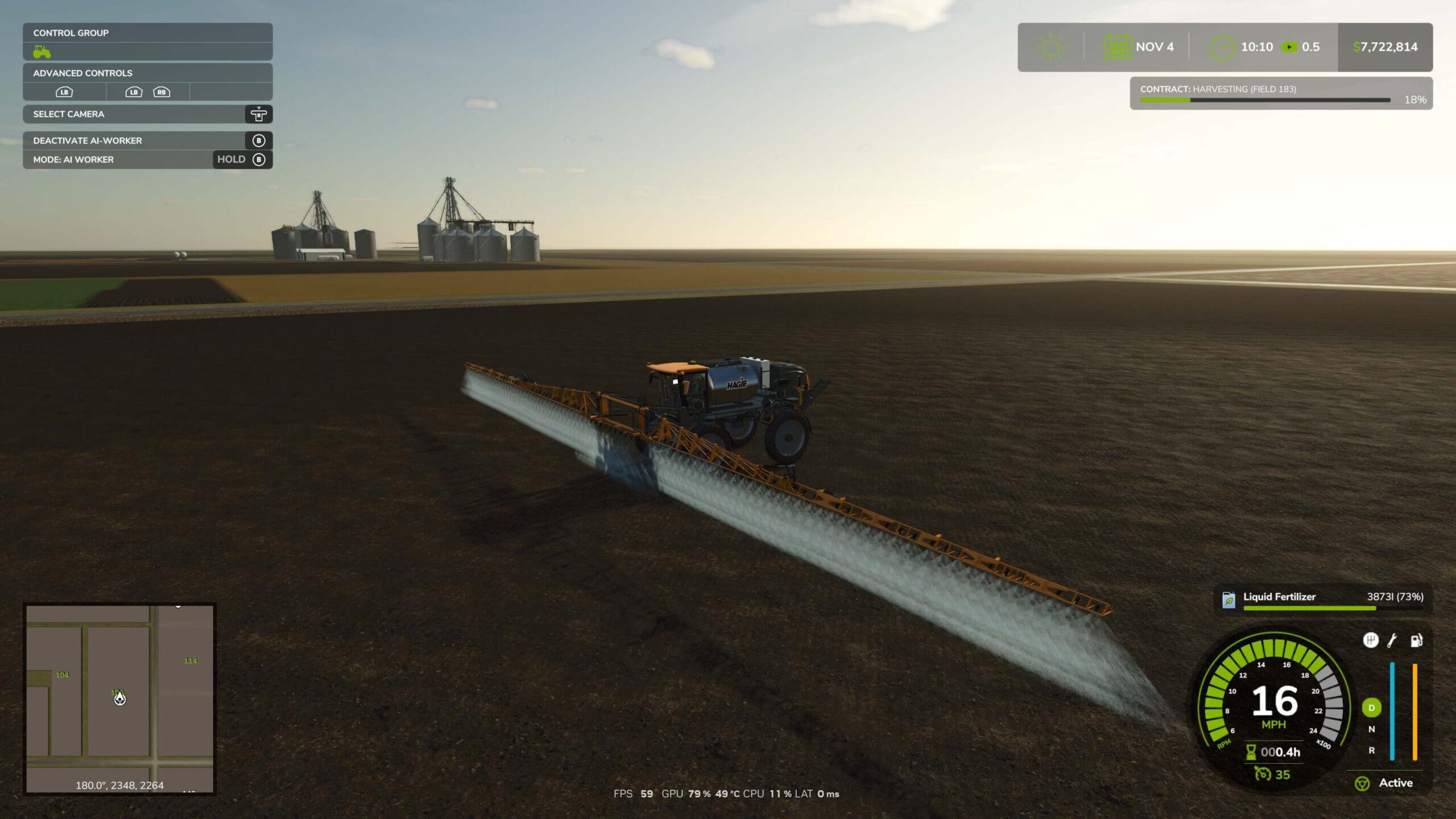Click Deactivate AI-Worker entry
This screenshot has height=819, width=1456.
[147, 140]
